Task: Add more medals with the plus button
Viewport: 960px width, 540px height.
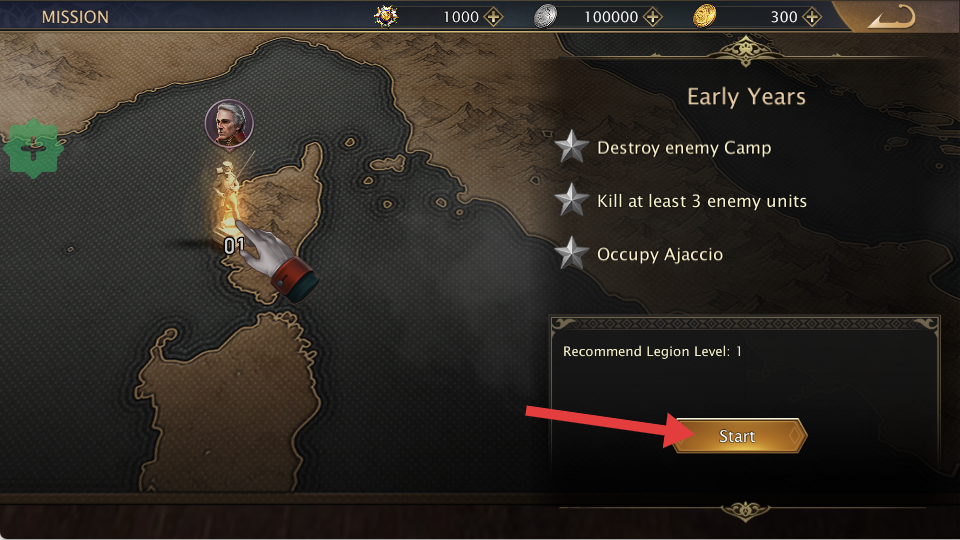Action: tap(493, 17)
